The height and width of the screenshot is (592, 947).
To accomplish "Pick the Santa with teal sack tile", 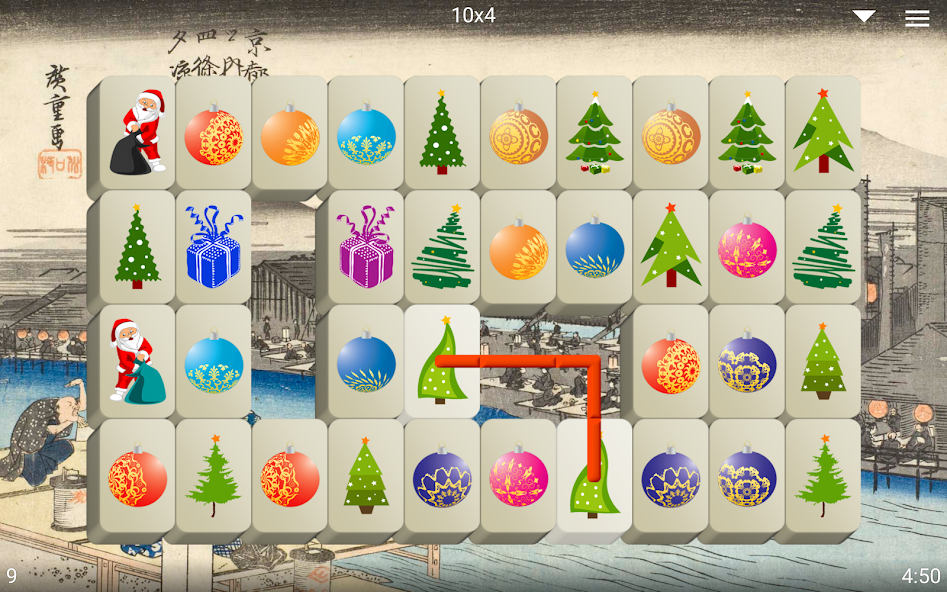I will pyautogui.click(x=138, y=360).
